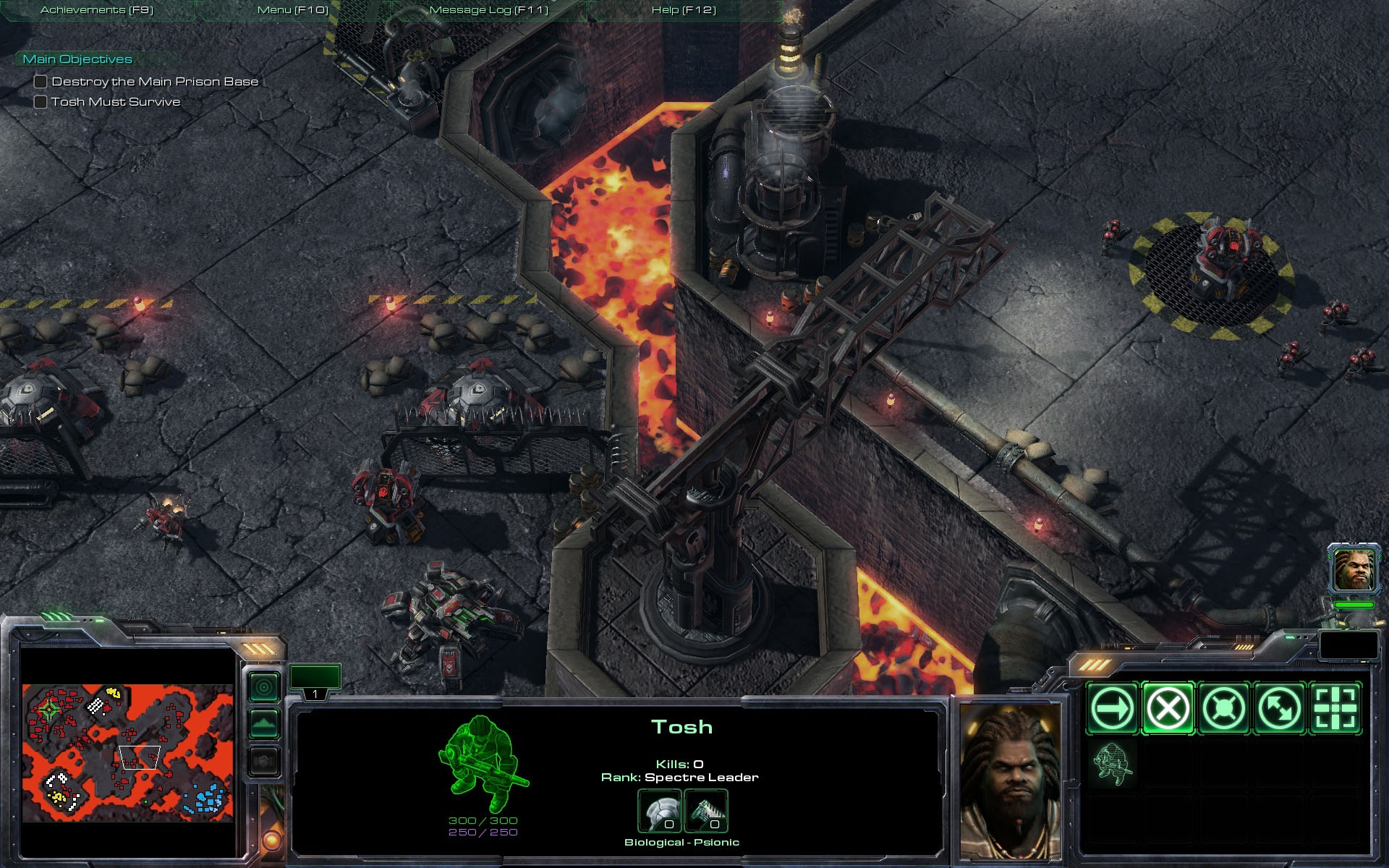Activate the minimap ping button
1389x868 pixels.
point(264,686)
